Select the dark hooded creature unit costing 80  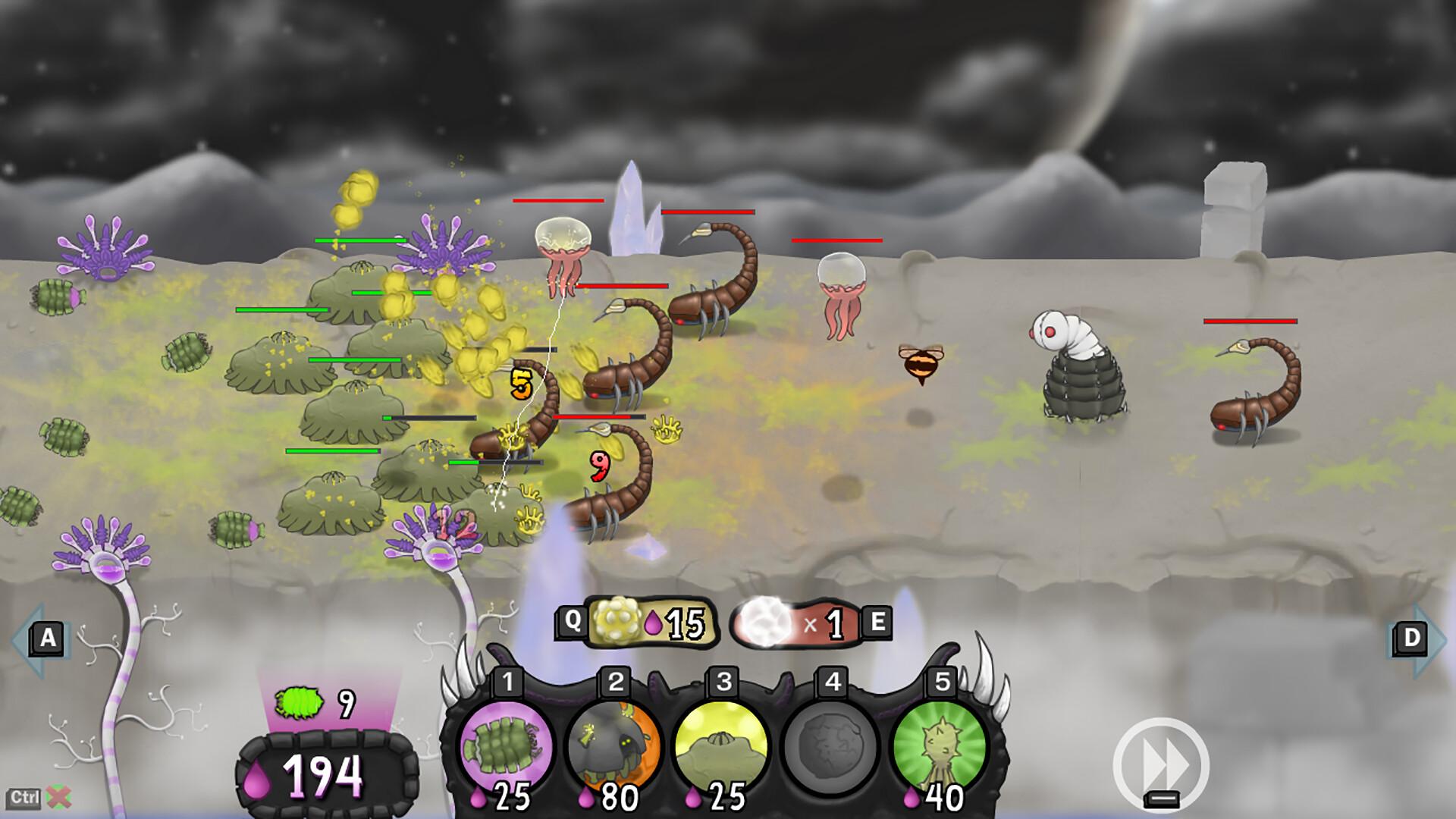coord(613,747)
